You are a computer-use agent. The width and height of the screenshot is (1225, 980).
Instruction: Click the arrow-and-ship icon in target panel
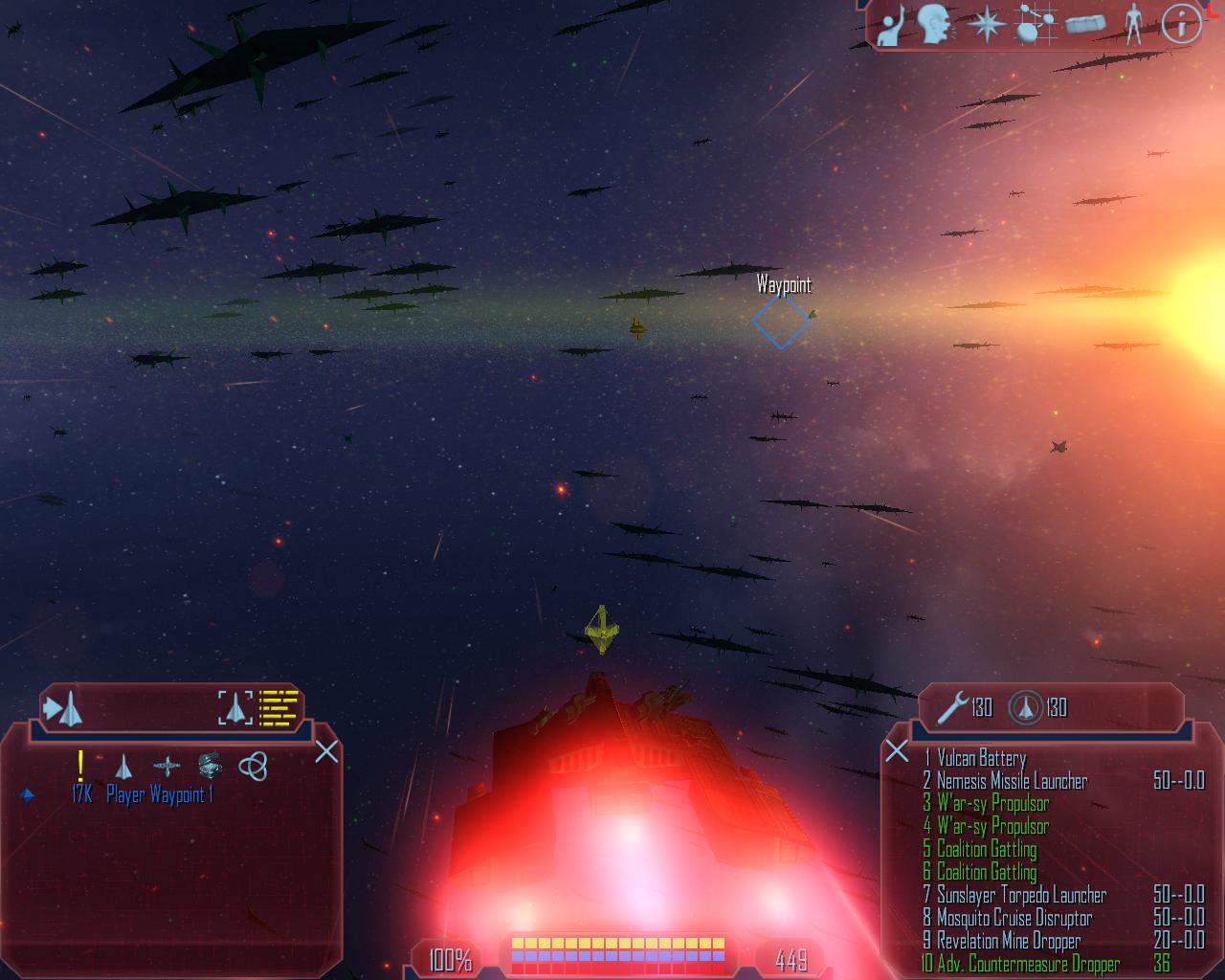[63, 709]
